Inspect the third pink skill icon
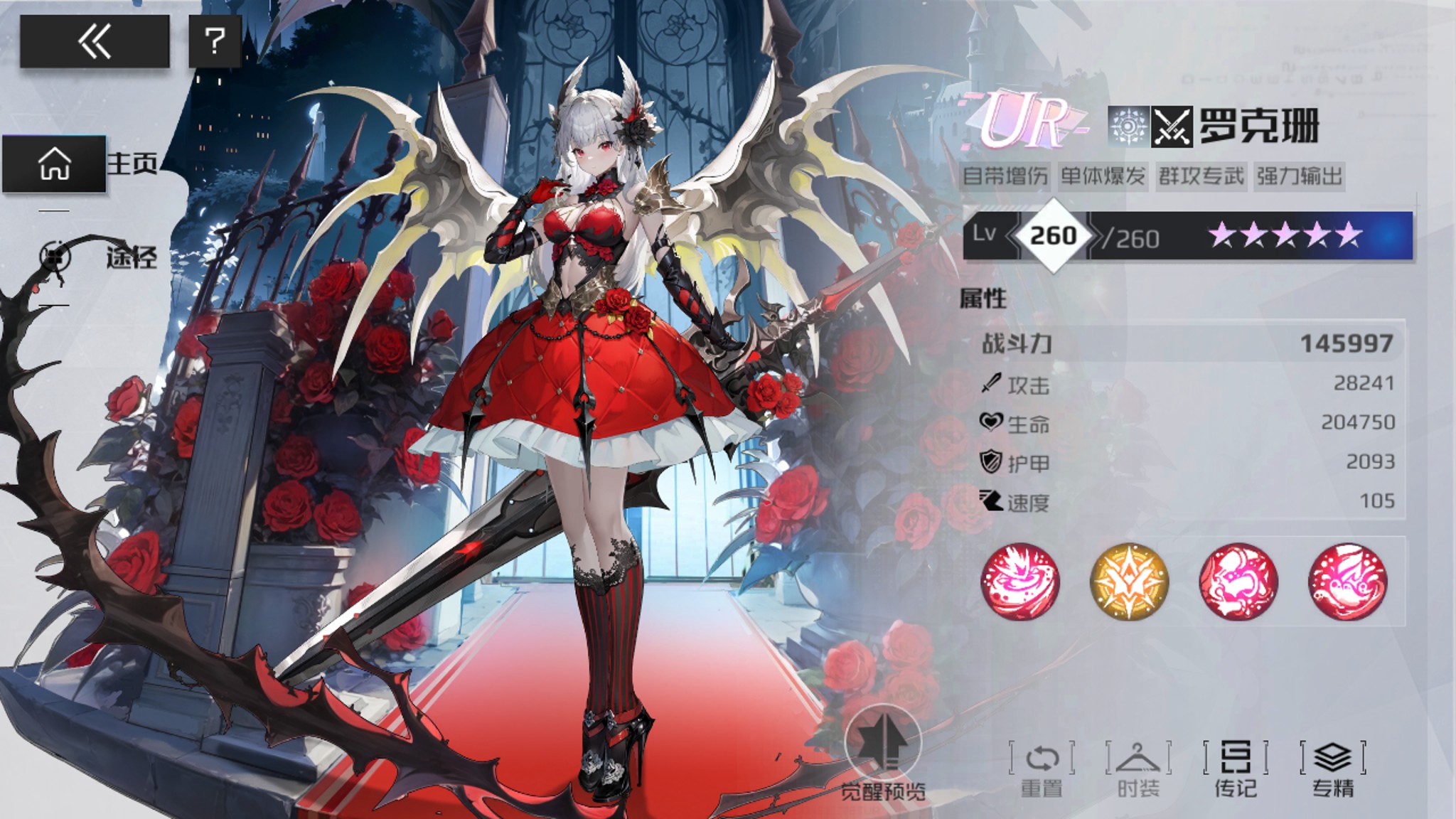Image resolution: width=1456 pixels, height=819 pixels. click(1238, 580)
